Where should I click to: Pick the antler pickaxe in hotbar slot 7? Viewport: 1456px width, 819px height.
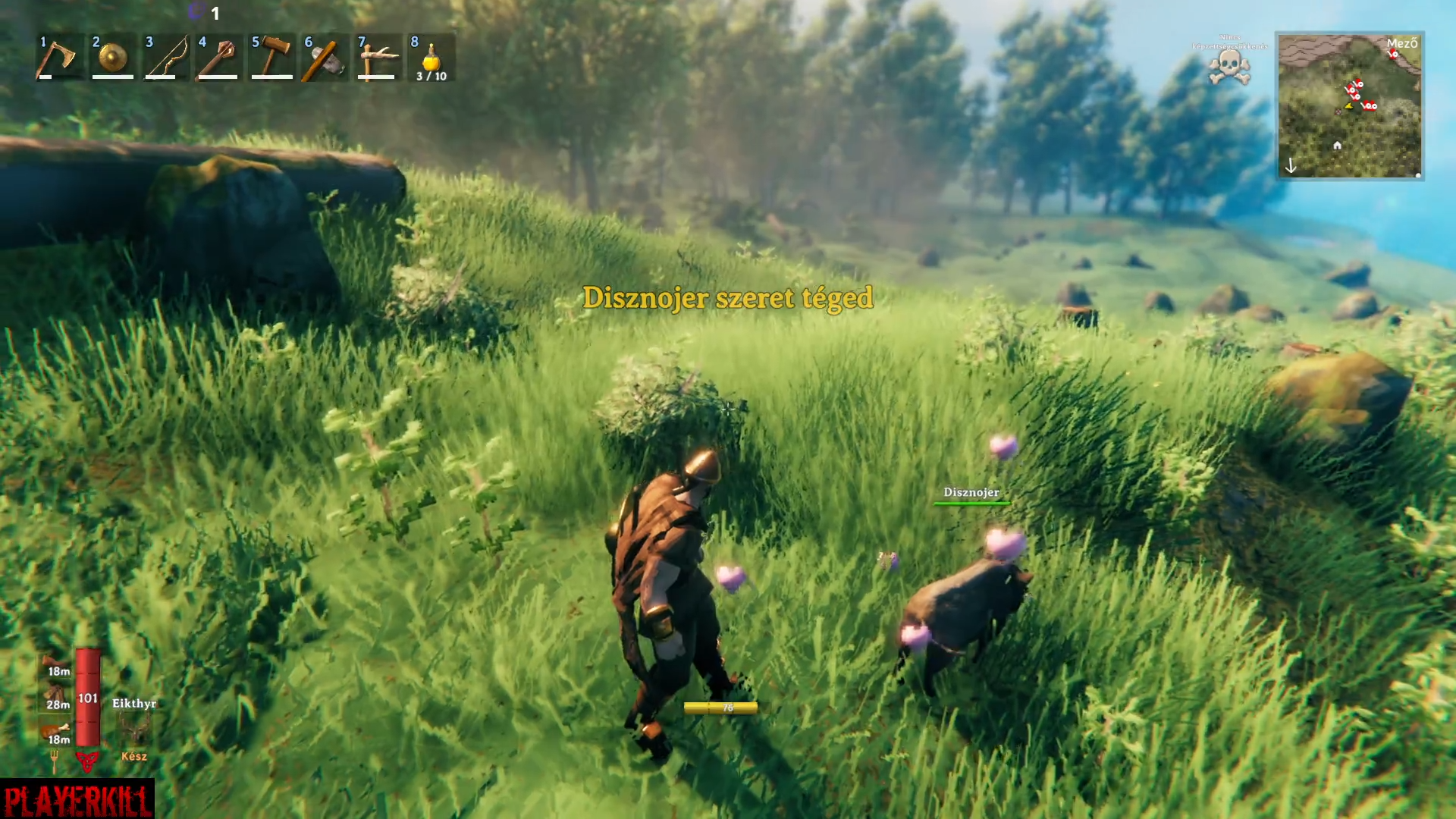pos(378,58)
